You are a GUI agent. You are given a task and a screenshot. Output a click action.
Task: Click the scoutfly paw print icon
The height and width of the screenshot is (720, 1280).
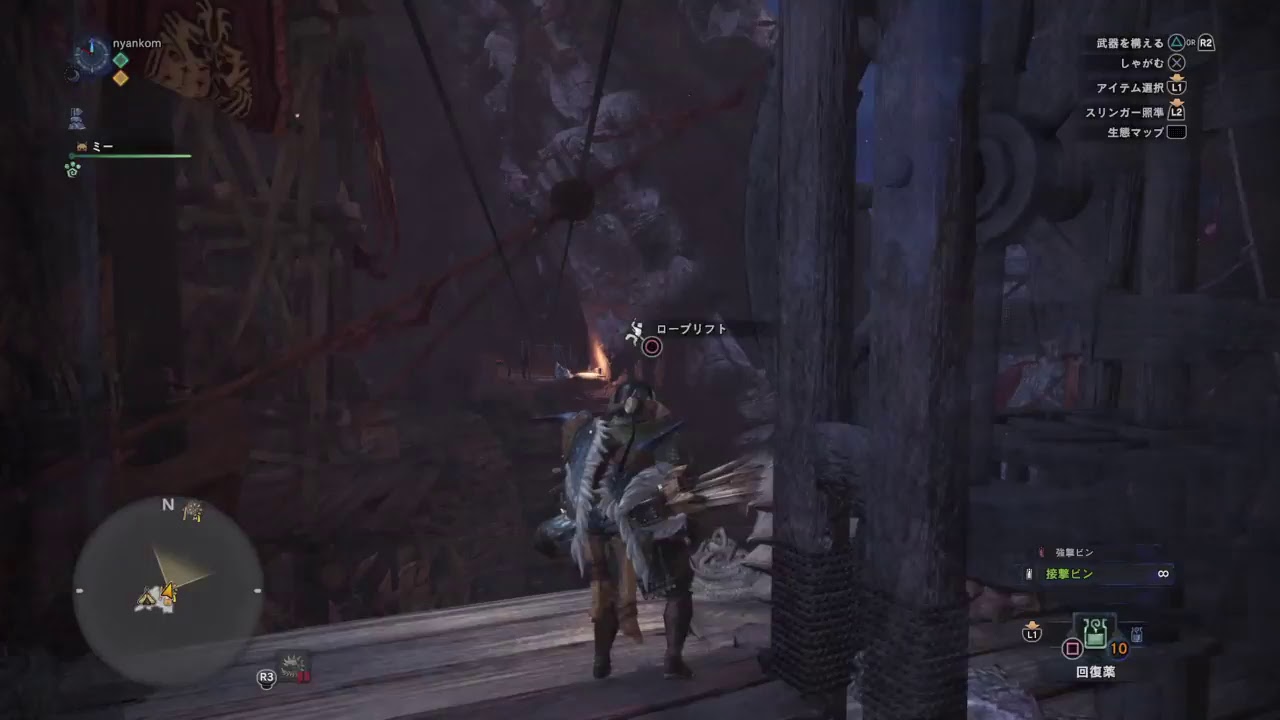pyautogui.click(x=72, y=167)
